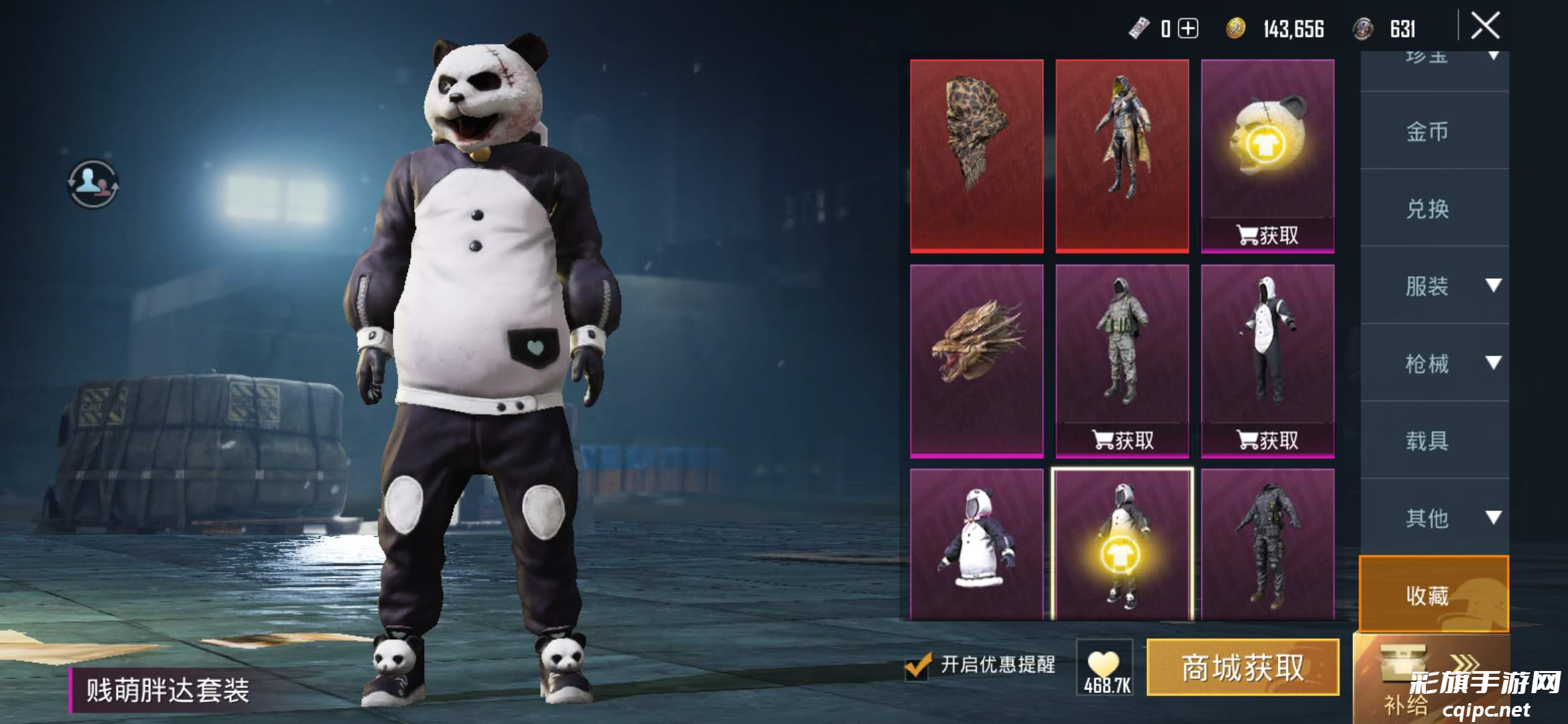This screenshot has height=724, width=1568.
Task: Close the shop screen with the X
Action: point(1485,27)
